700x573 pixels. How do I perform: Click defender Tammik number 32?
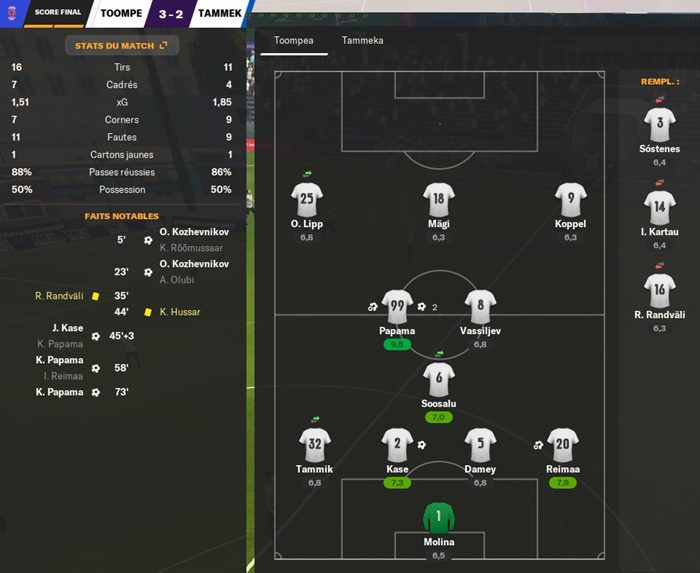click(314, 446)
